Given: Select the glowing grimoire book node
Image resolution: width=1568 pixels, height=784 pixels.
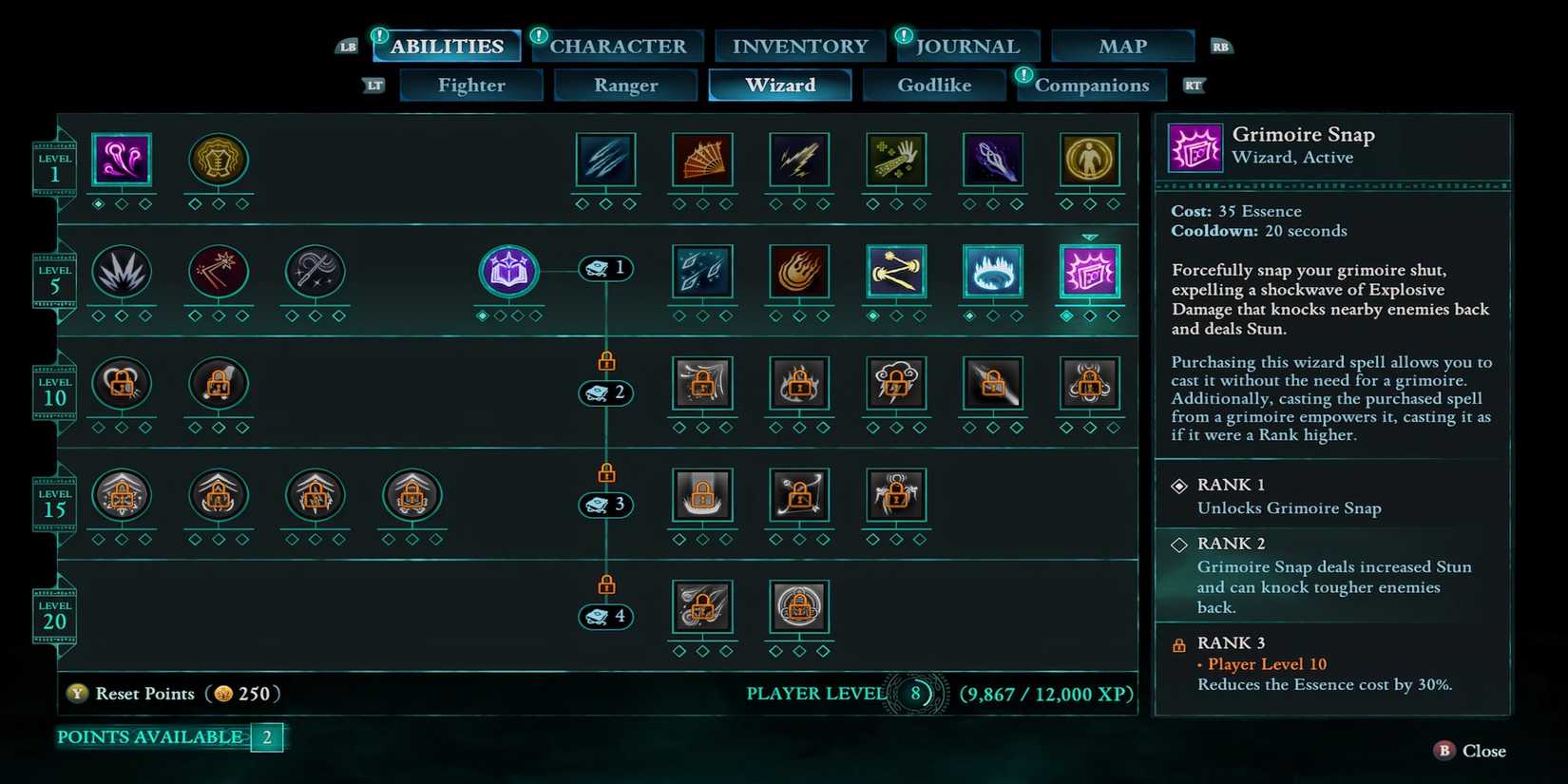Looking at the screenshot, I should click(x=508, y=269).
